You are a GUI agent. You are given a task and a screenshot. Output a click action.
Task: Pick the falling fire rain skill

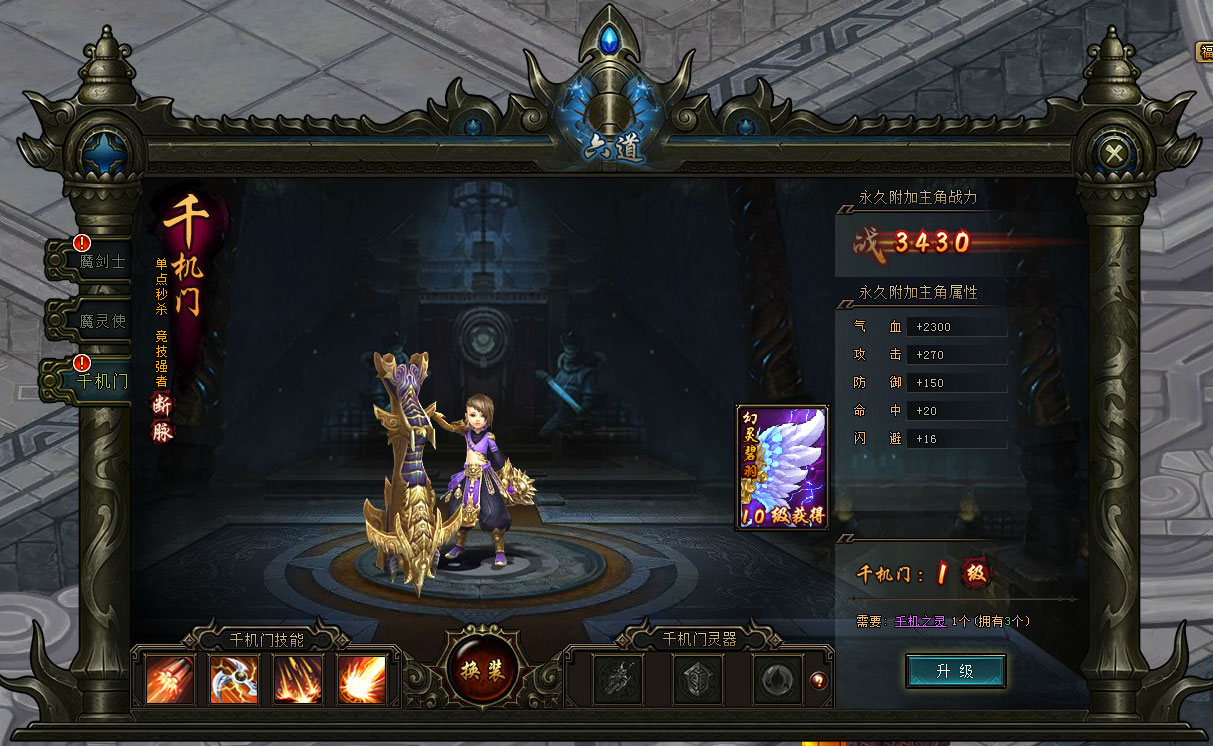coord(298,679)
